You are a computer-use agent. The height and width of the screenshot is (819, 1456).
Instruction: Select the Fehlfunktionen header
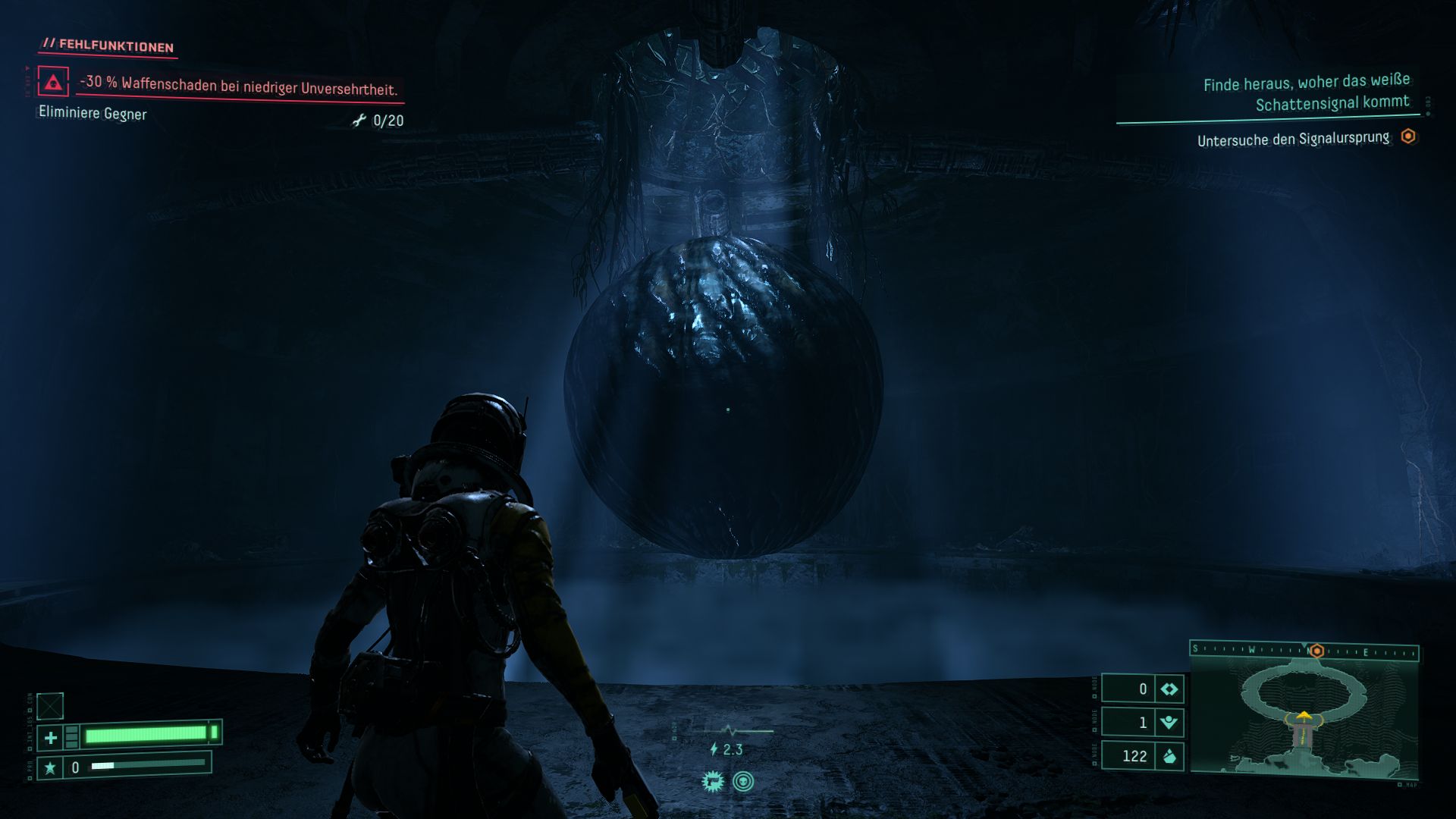coord(109,45)
